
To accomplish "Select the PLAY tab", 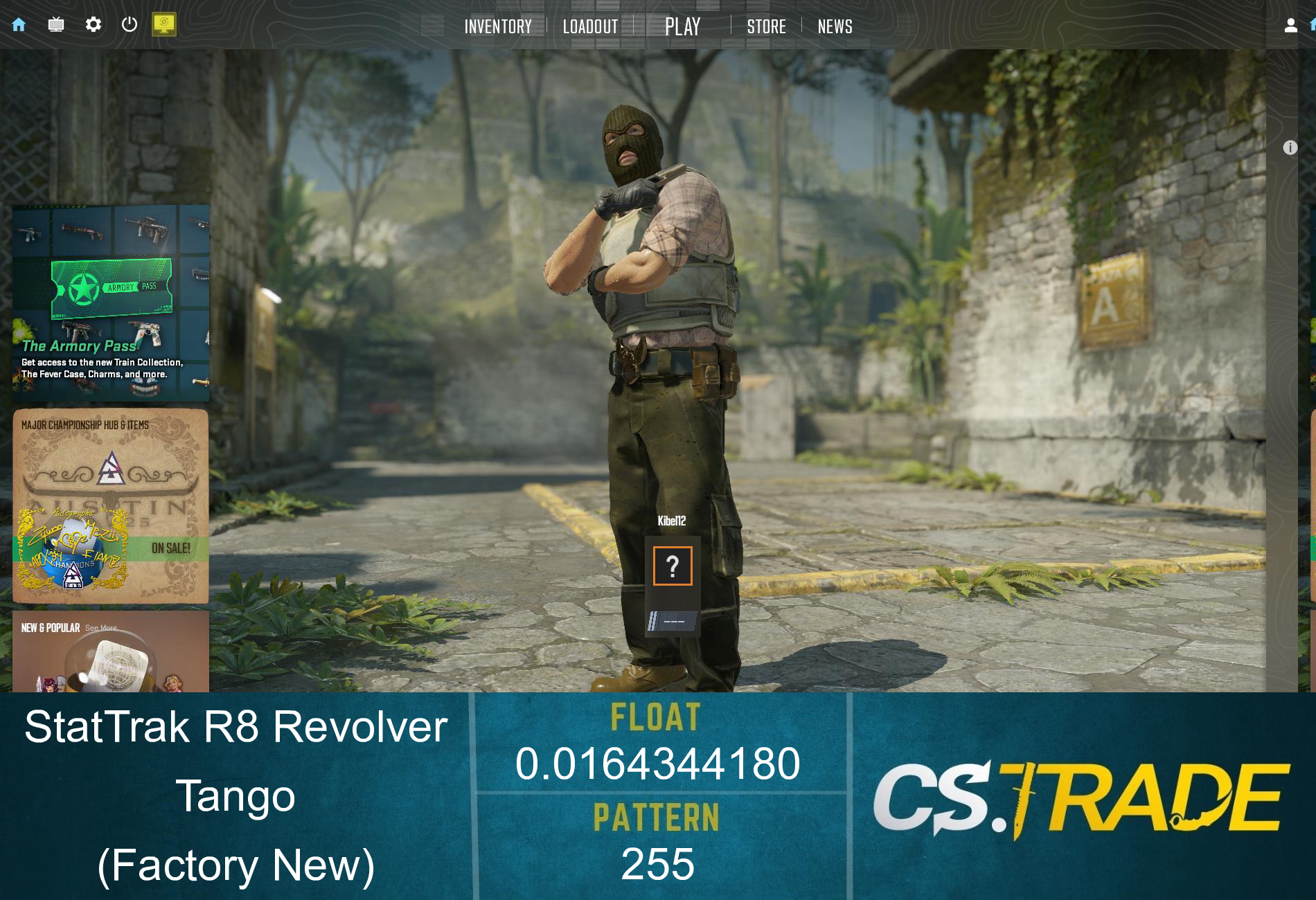I will (x=682, y=26).
